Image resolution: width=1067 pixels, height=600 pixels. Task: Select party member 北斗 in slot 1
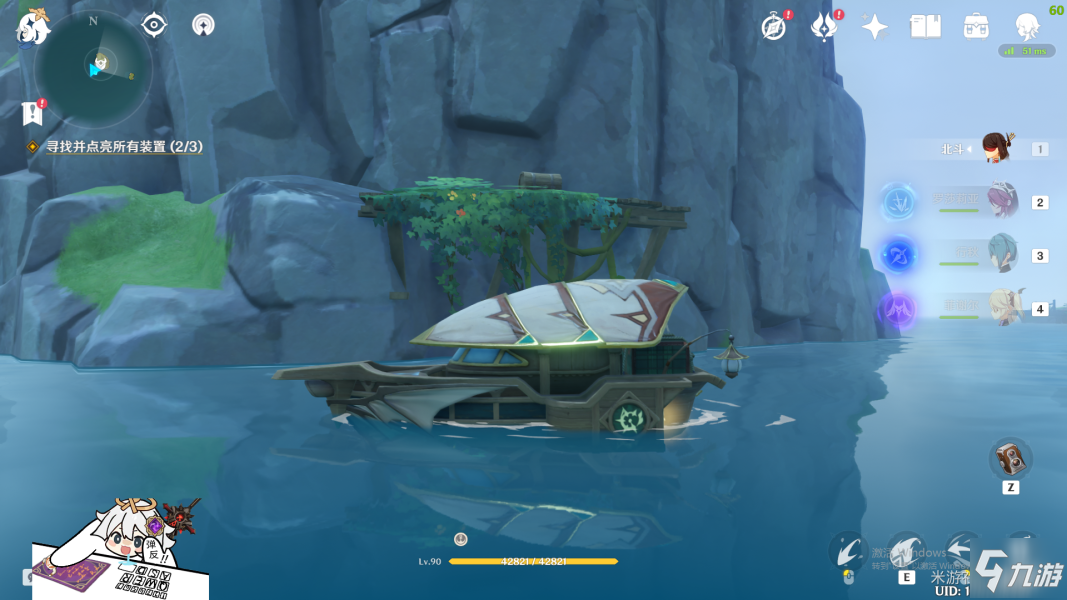click(995, 149)
